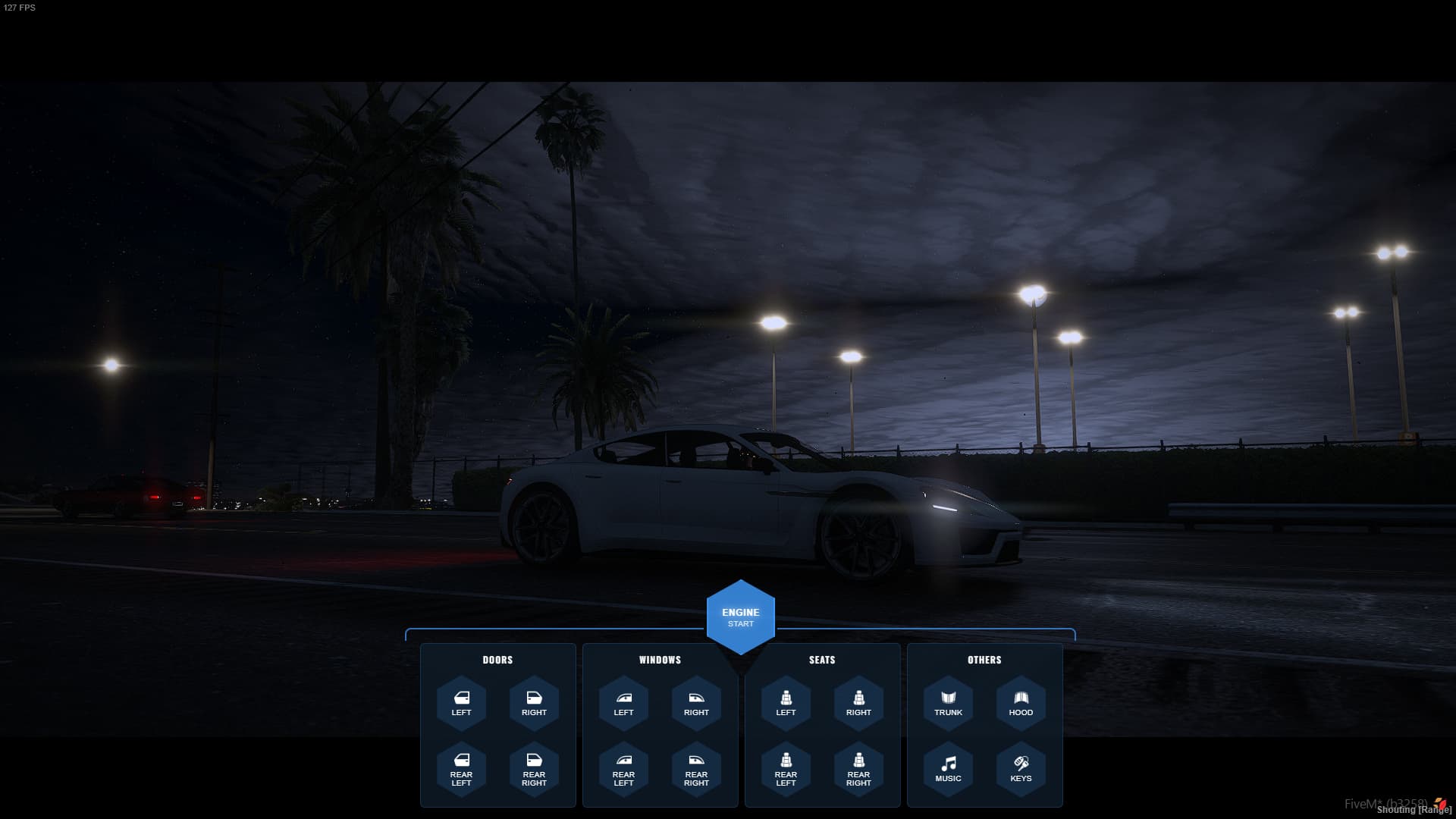Switch to the driver left seat
Viewport: 1456px width, 819px height.
[786, 703]
